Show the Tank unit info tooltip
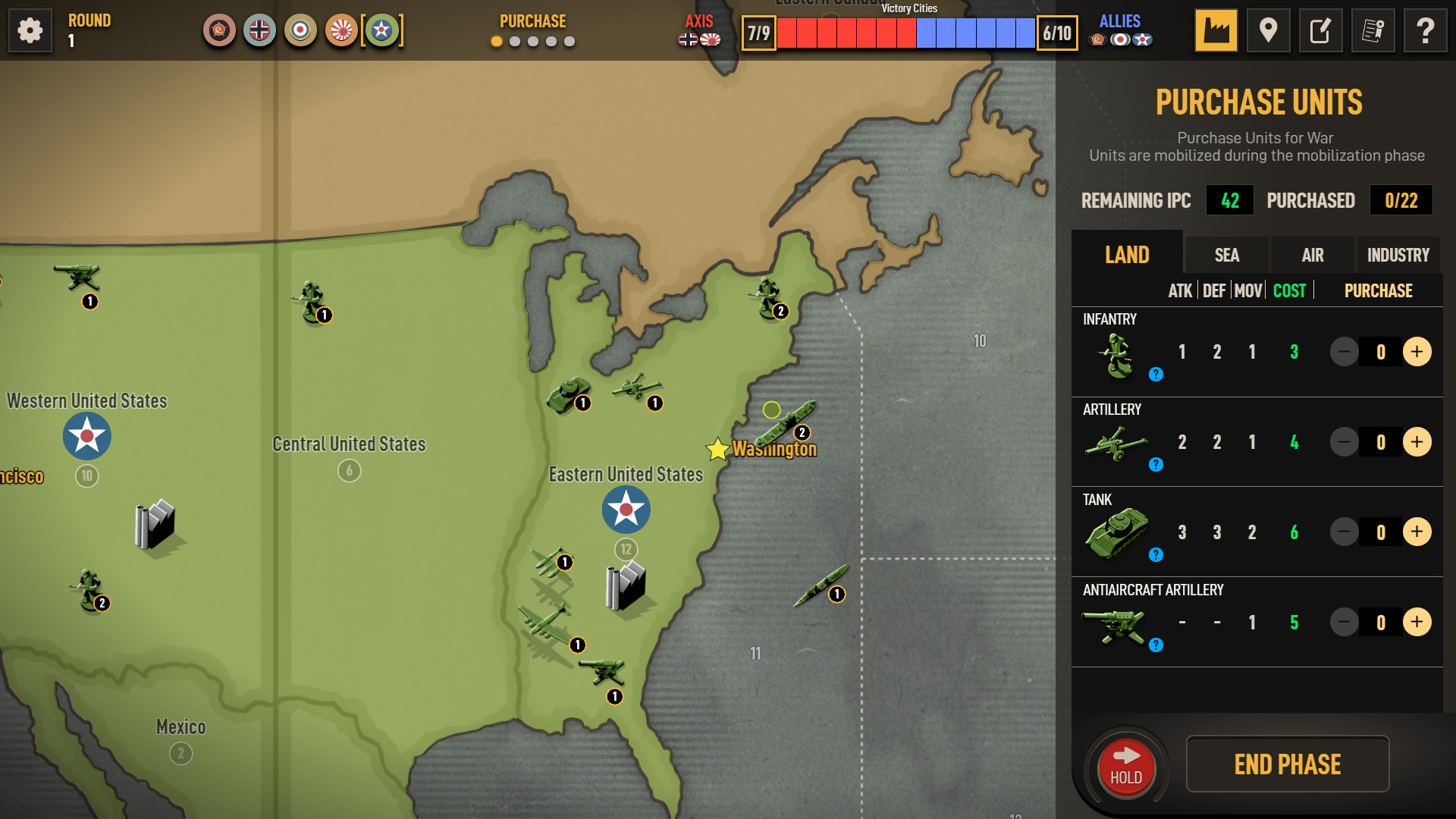Viewport: 1456px width, 819px height. pyautogui.click(x=1156, y=555)
